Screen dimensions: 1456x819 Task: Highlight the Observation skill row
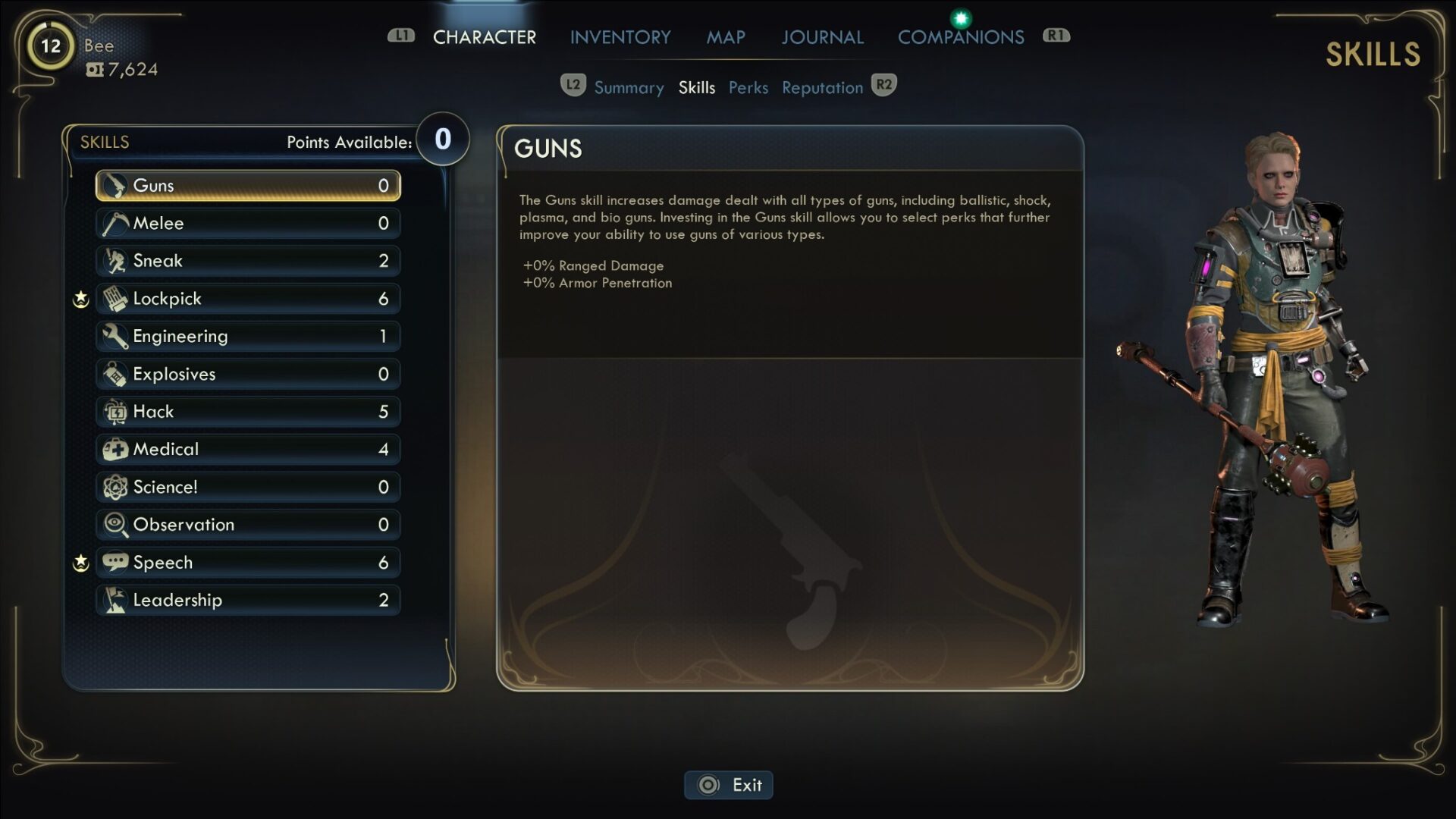[248, 525]
